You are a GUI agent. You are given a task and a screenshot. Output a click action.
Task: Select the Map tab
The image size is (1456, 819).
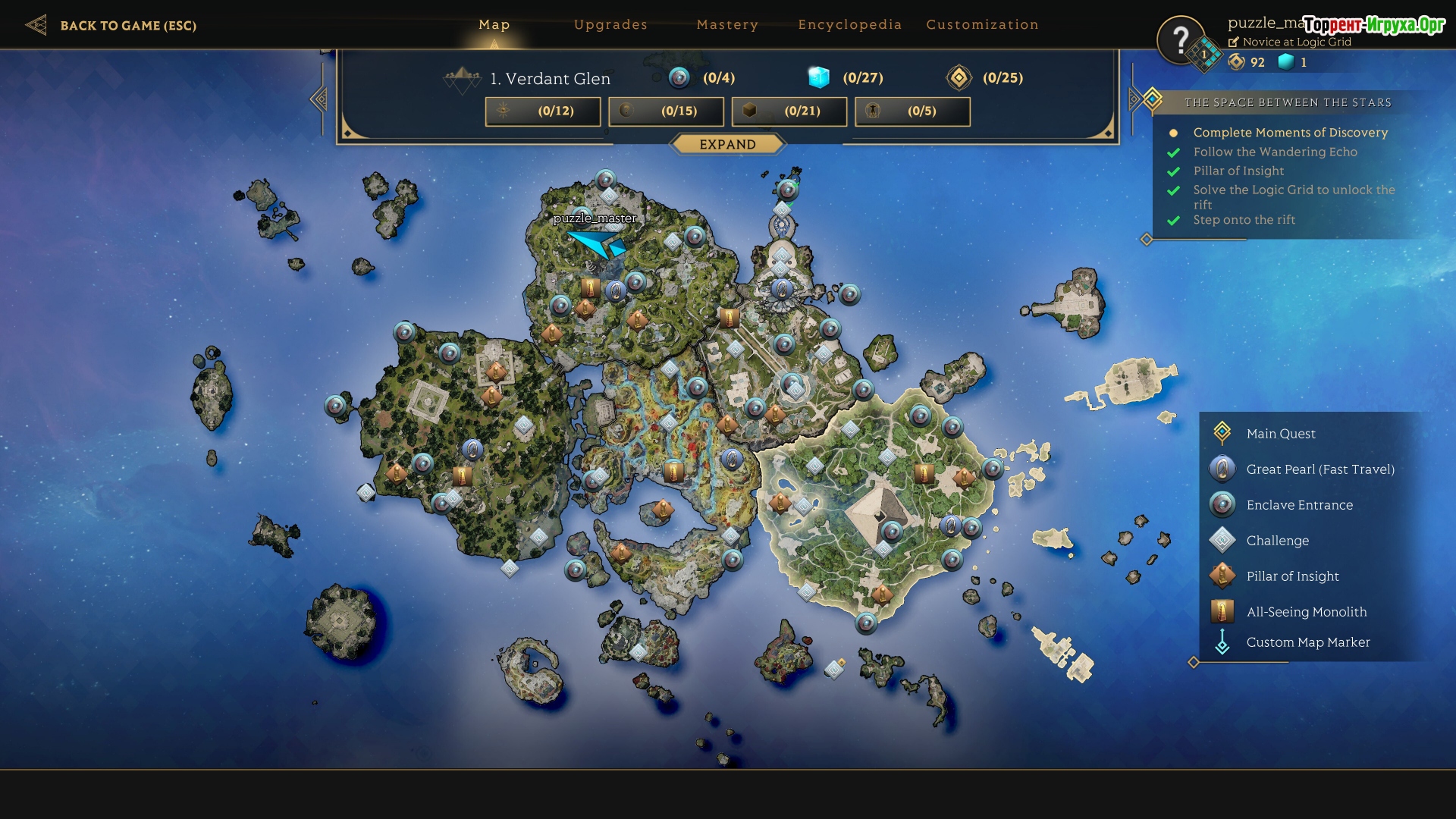pos(494,25)
